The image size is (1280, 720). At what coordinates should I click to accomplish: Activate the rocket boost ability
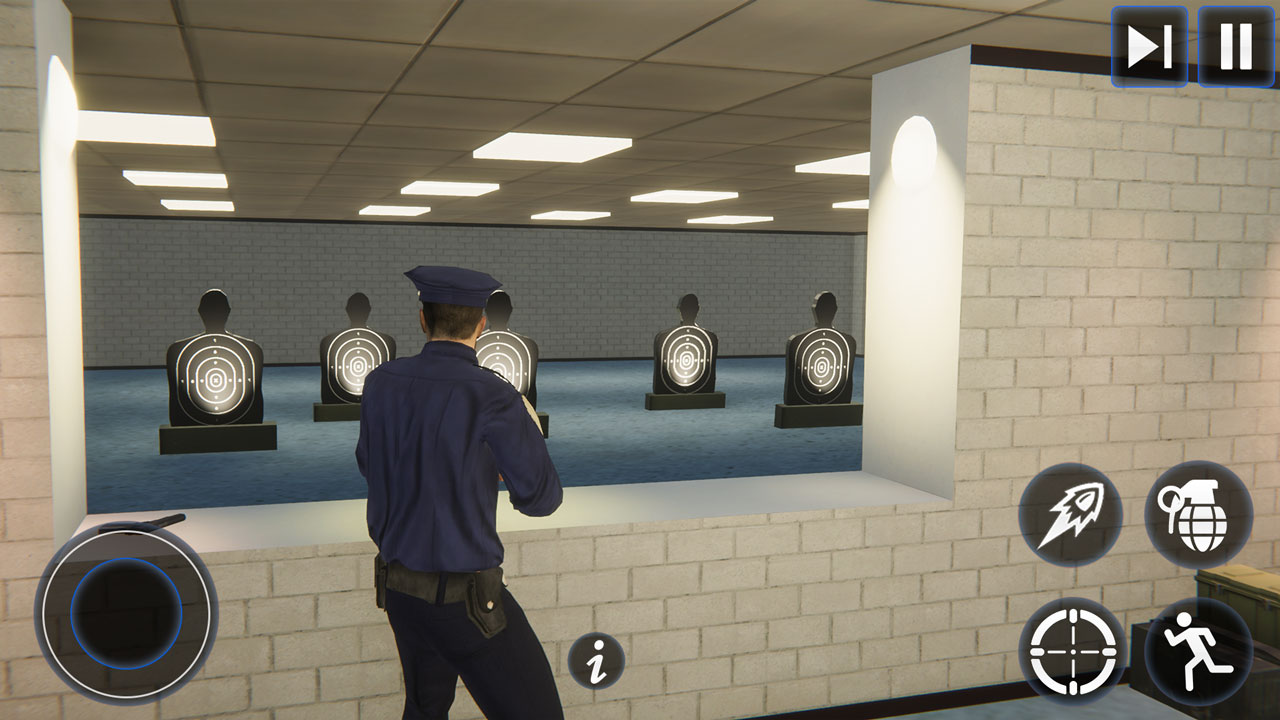coord(1073,512)
